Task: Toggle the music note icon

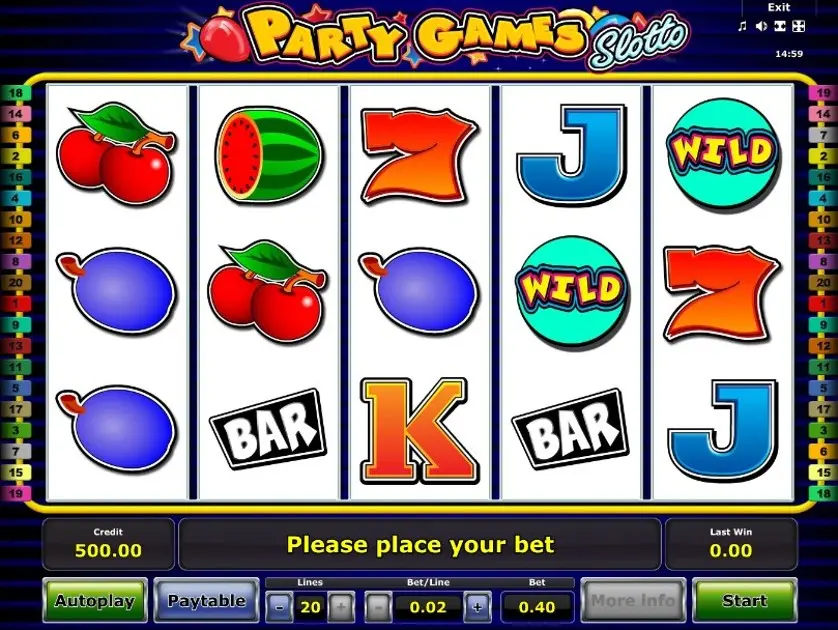Action: click(x=742, y=27)
